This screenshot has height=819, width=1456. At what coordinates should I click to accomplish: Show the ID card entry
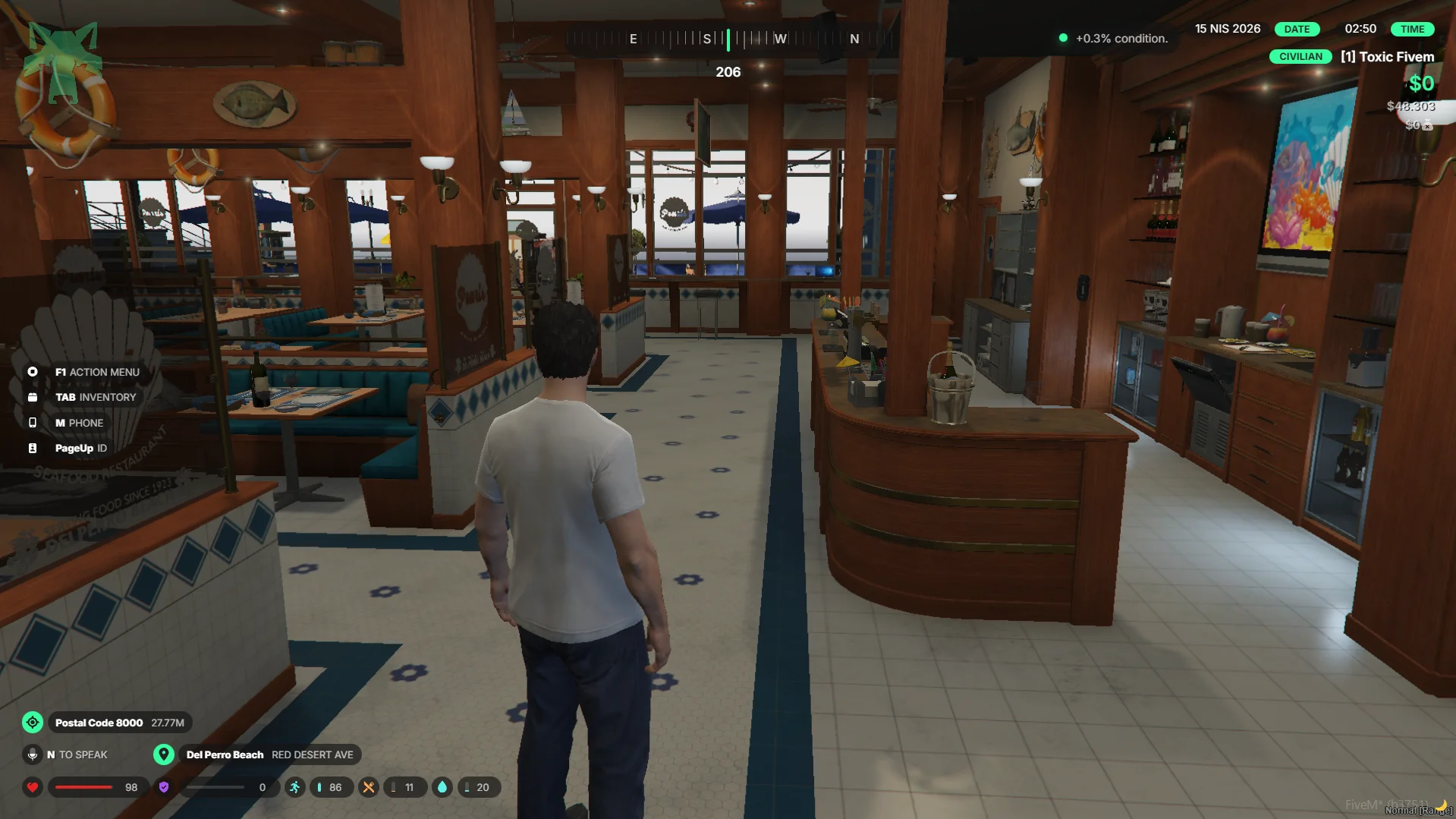pyautogui.click(x=80, y=448)
